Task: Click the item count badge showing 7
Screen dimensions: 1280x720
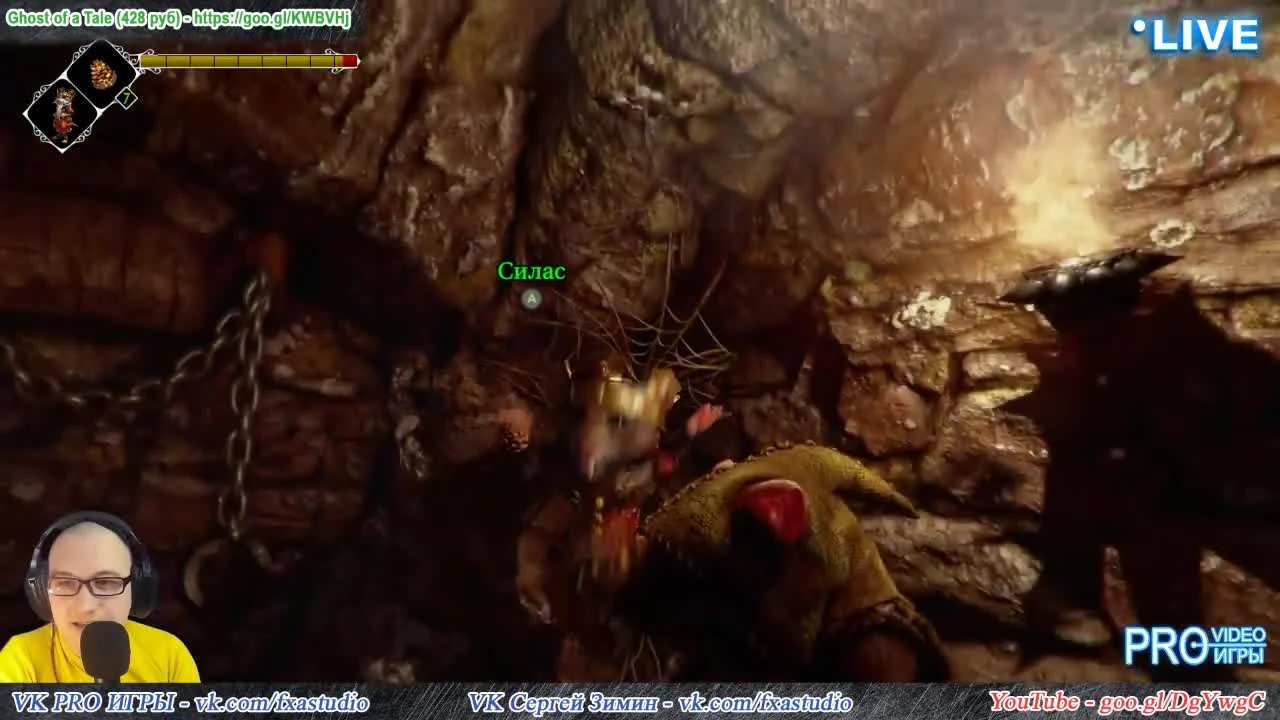Action: 125,97
